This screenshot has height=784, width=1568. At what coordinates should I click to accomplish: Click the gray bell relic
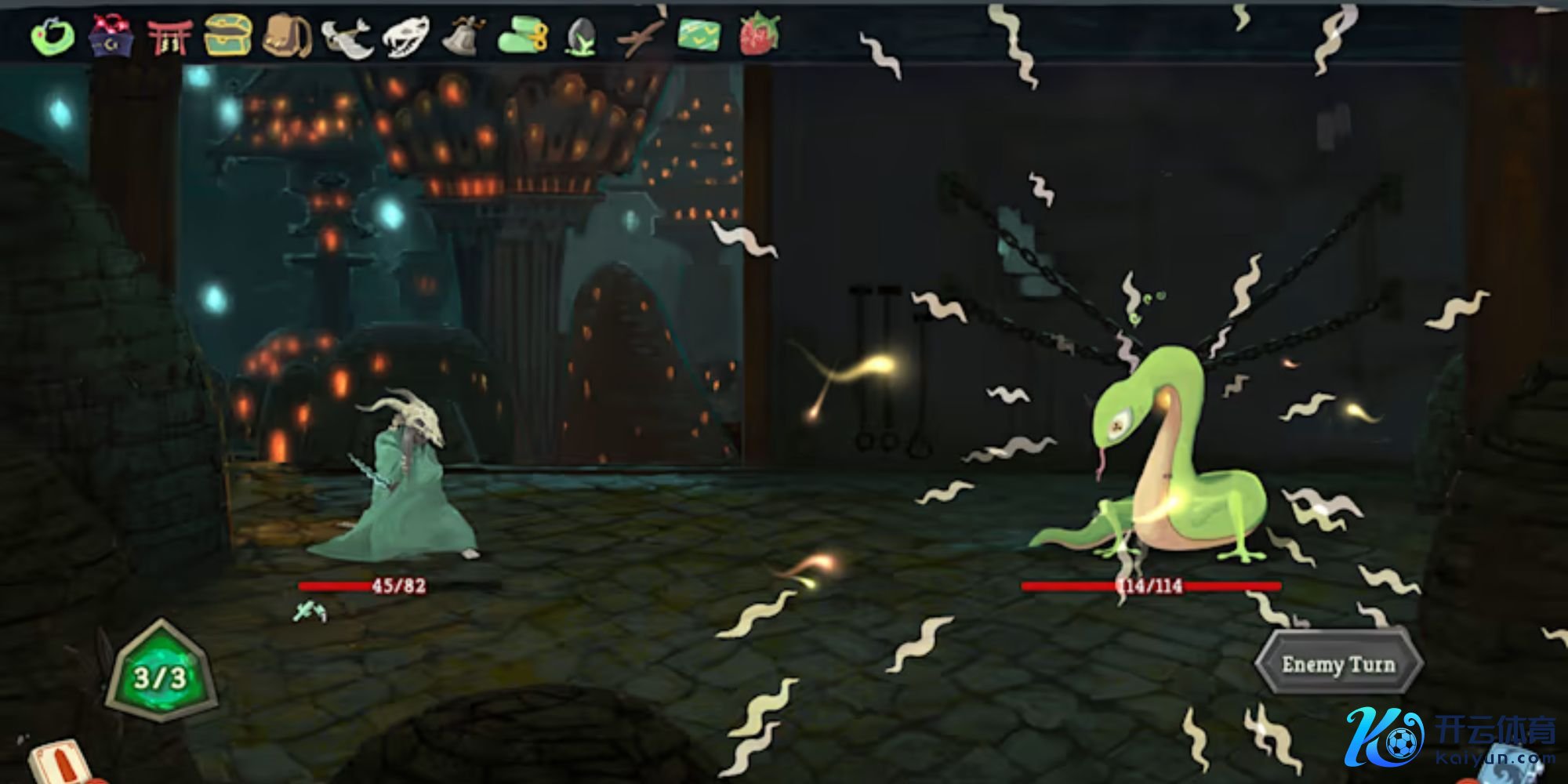[464, 35]
